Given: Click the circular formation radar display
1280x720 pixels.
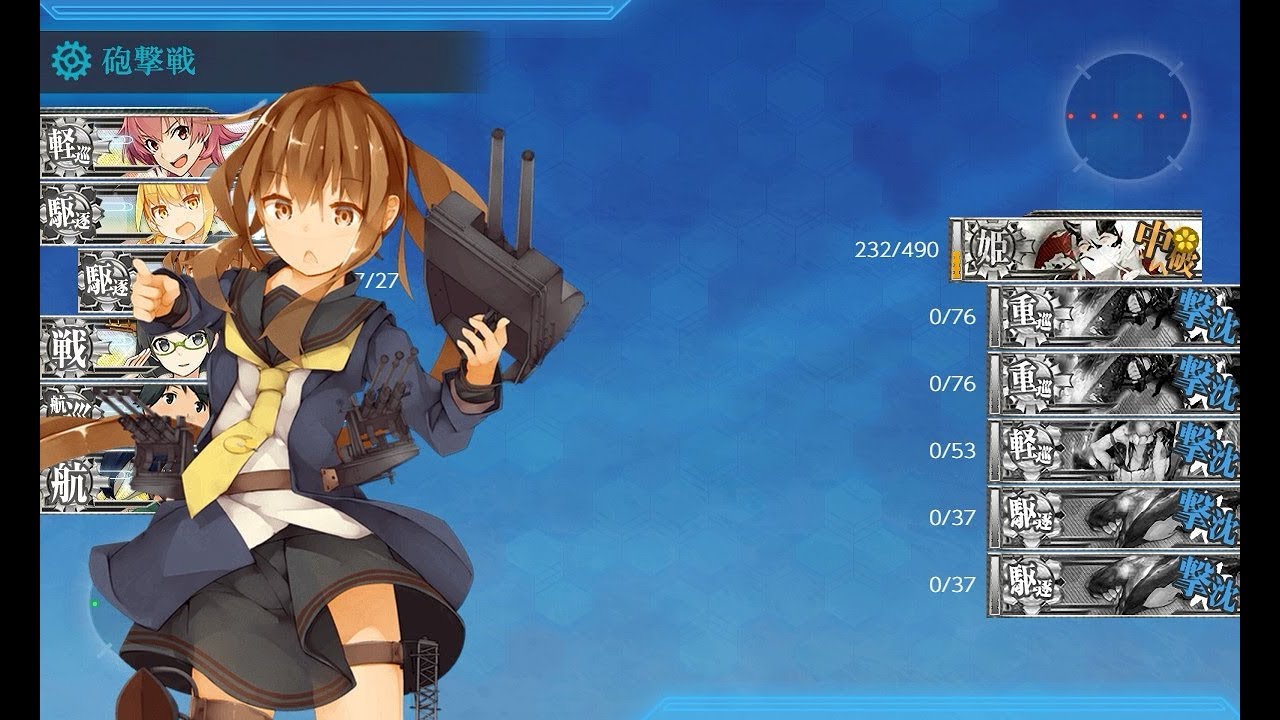Looking at the screenshot, I should pos(1127,115).
